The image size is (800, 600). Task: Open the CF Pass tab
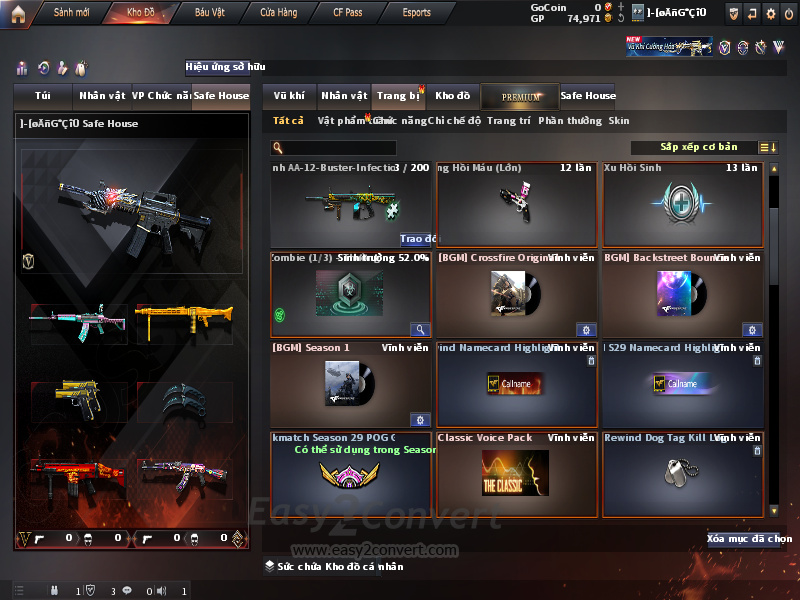point(349,13)
